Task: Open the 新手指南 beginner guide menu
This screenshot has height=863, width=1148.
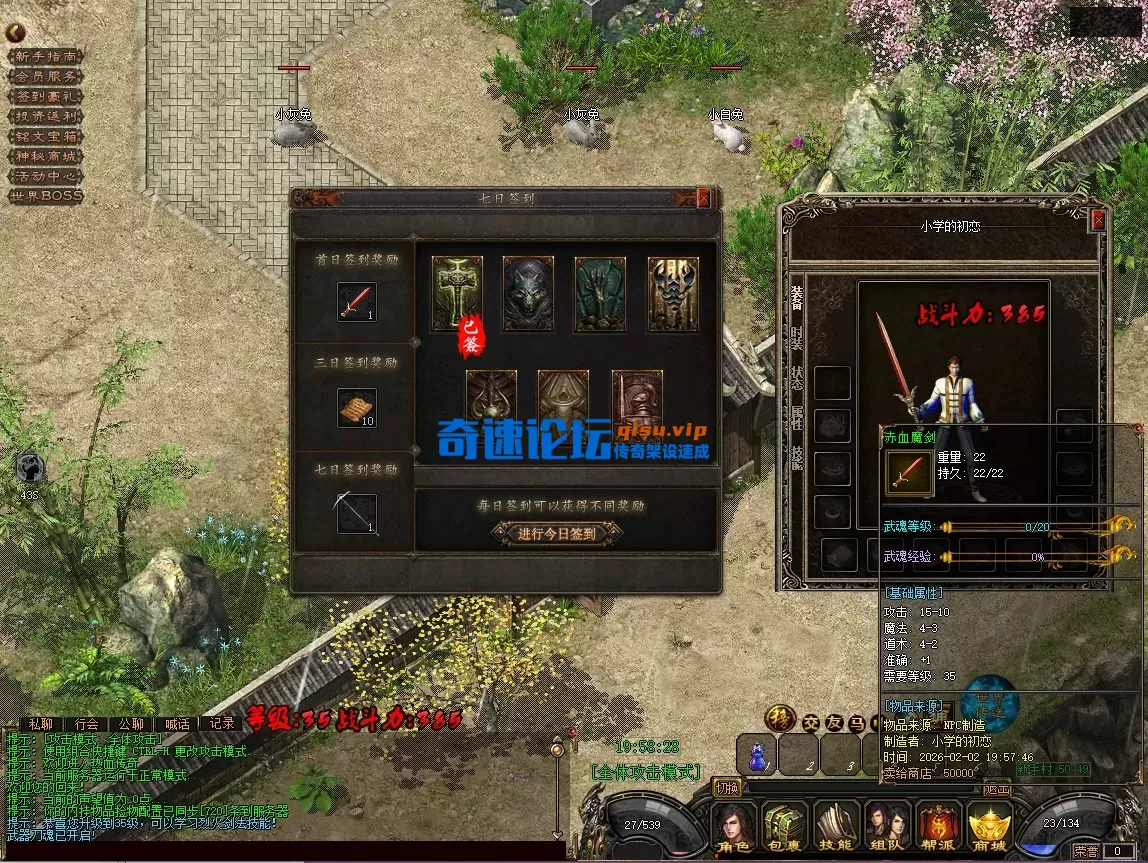Action: 45,56
